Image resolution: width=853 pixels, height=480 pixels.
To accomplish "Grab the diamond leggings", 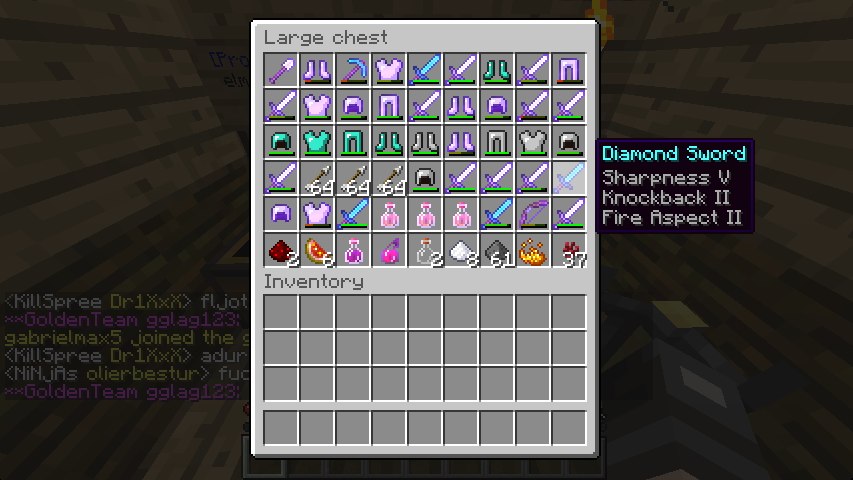I will (x=354, y=141).
